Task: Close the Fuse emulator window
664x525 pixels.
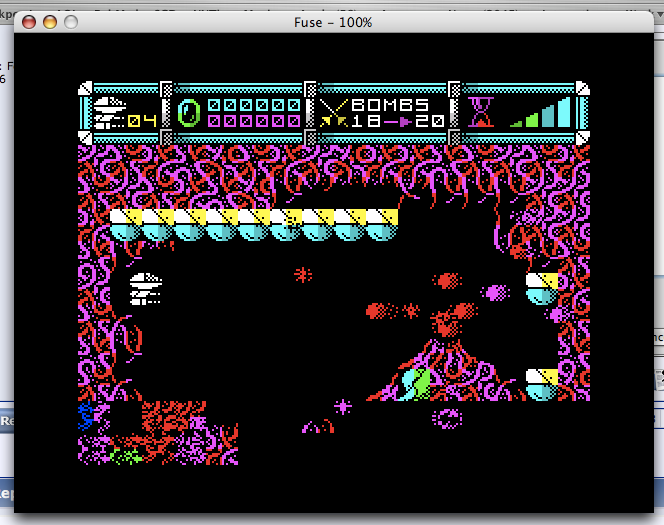Action: point(28,21)
